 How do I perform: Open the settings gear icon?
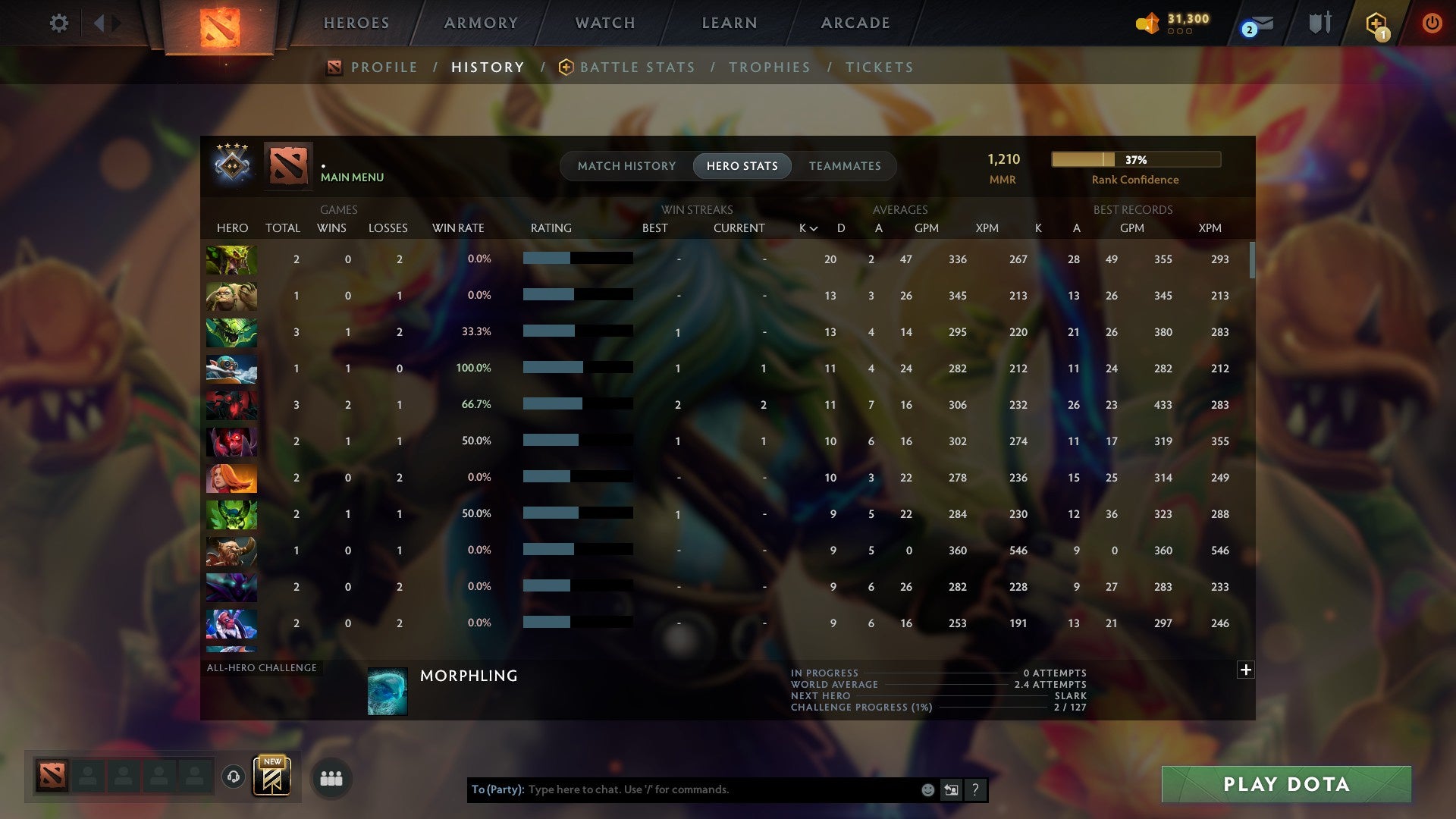59,23
